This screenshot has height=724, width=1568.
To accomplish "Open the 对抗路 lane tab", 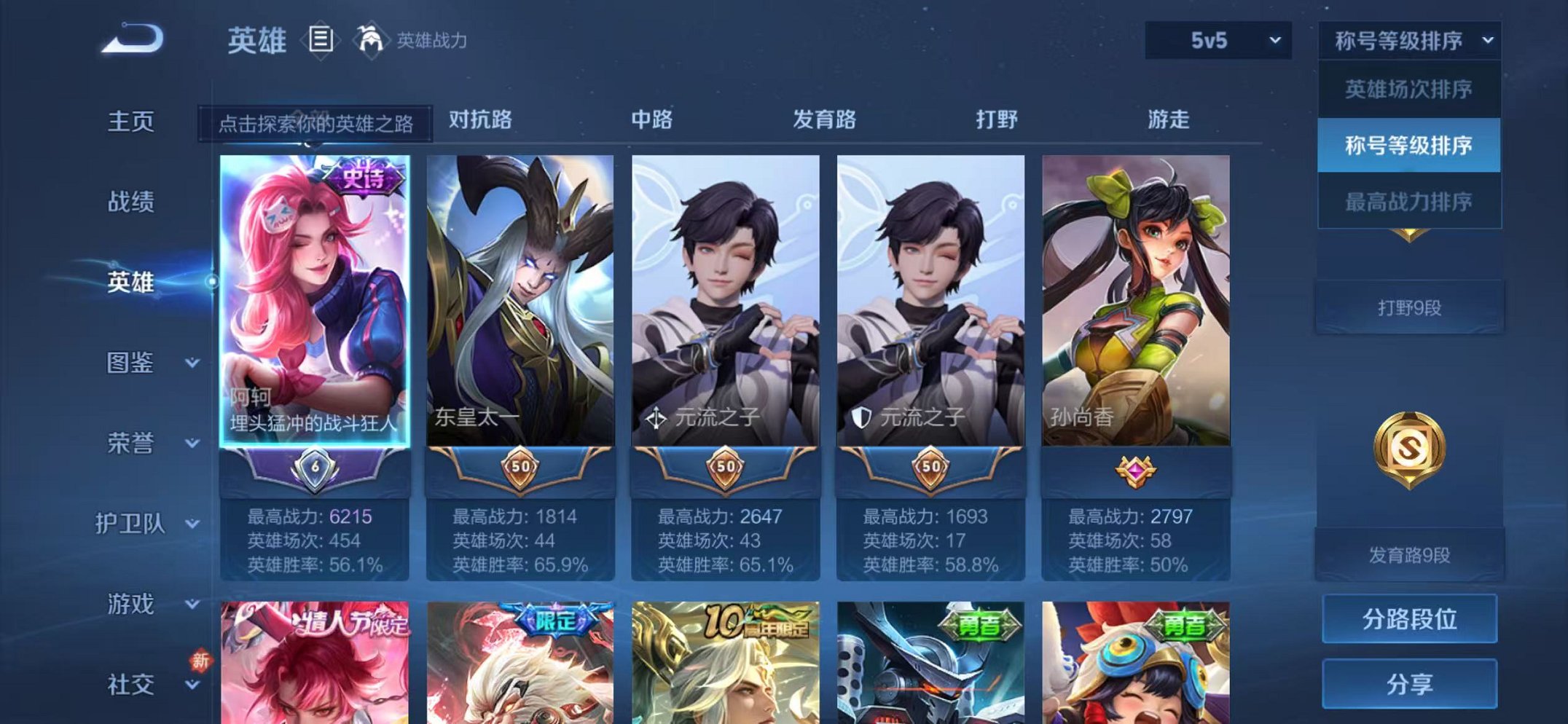I will pos(481,120).
